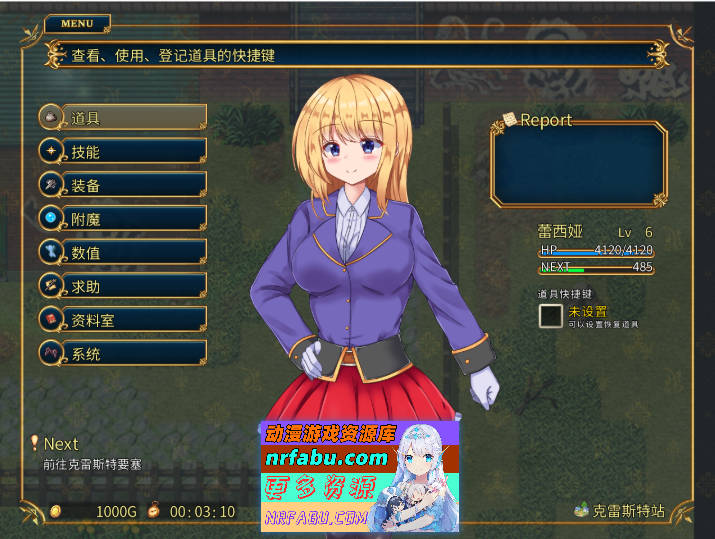
Task: Choose the 附魔 enchant option
Action: [122, 219]
